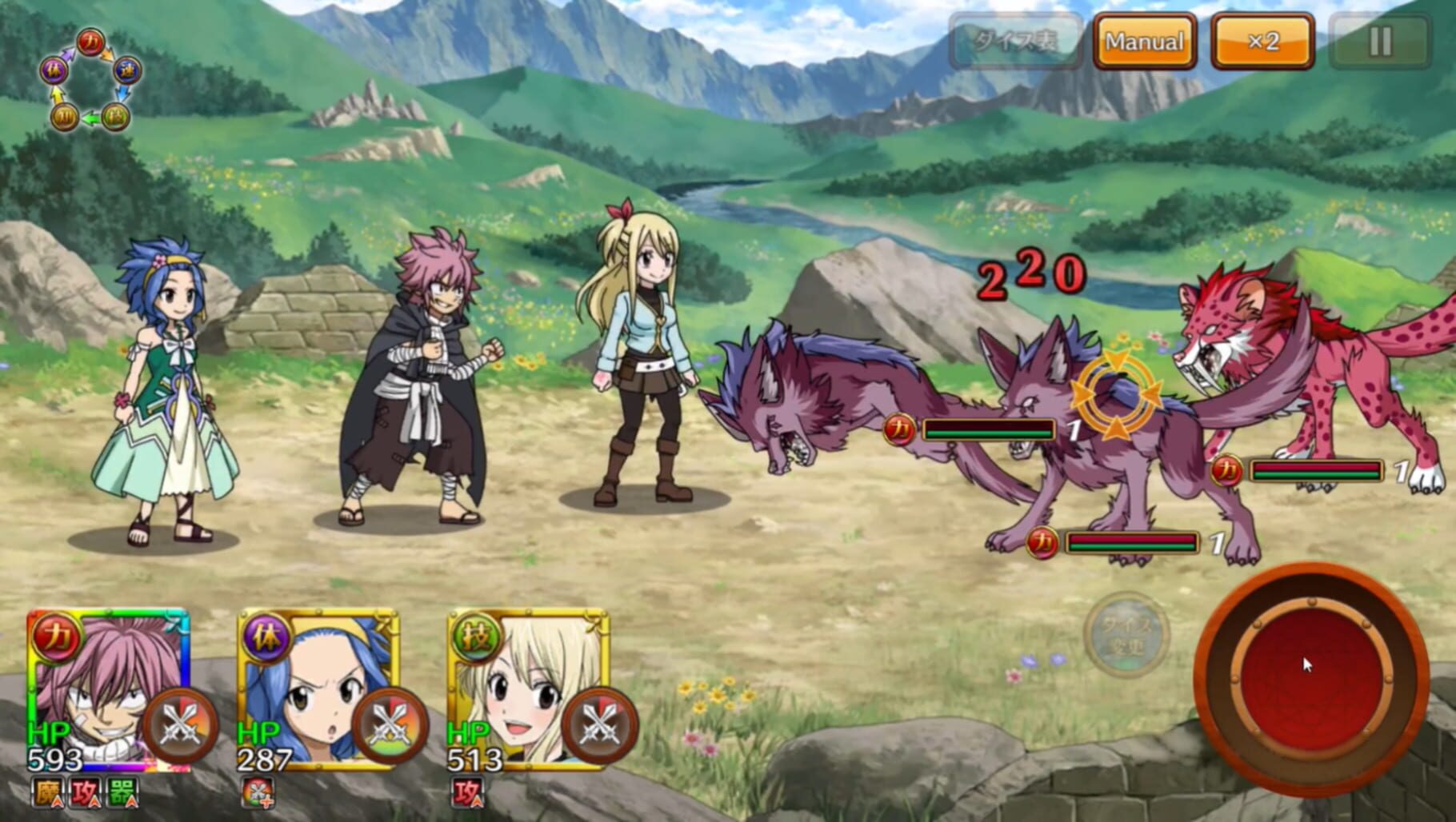The image size is (1456, 822).
Task: Activate Natsu's crossed-swords skill icon
Action: coord(180,726)
